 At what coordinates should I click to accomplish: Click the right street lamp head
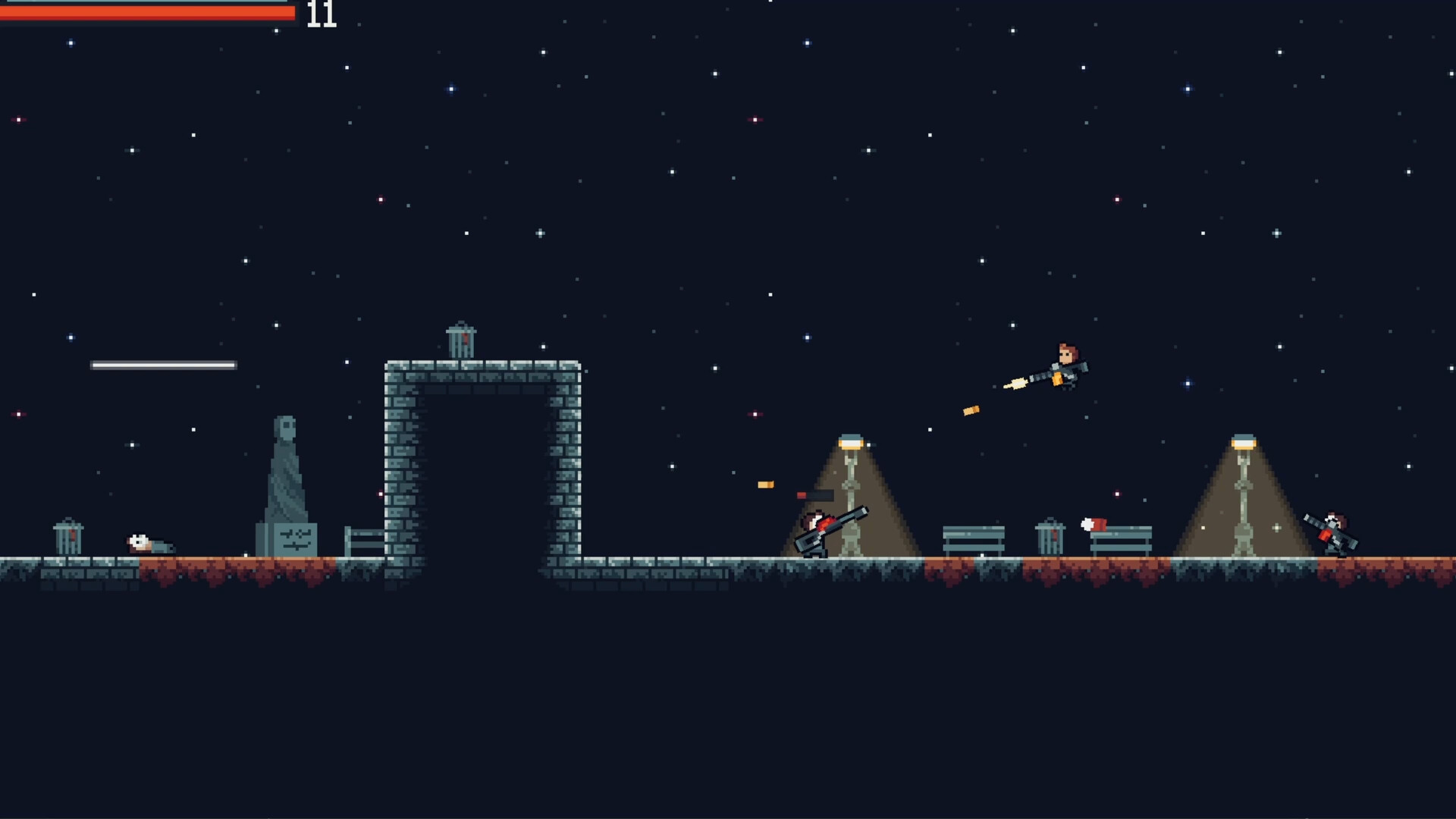pyautogui.click(x=1244, y=441)
